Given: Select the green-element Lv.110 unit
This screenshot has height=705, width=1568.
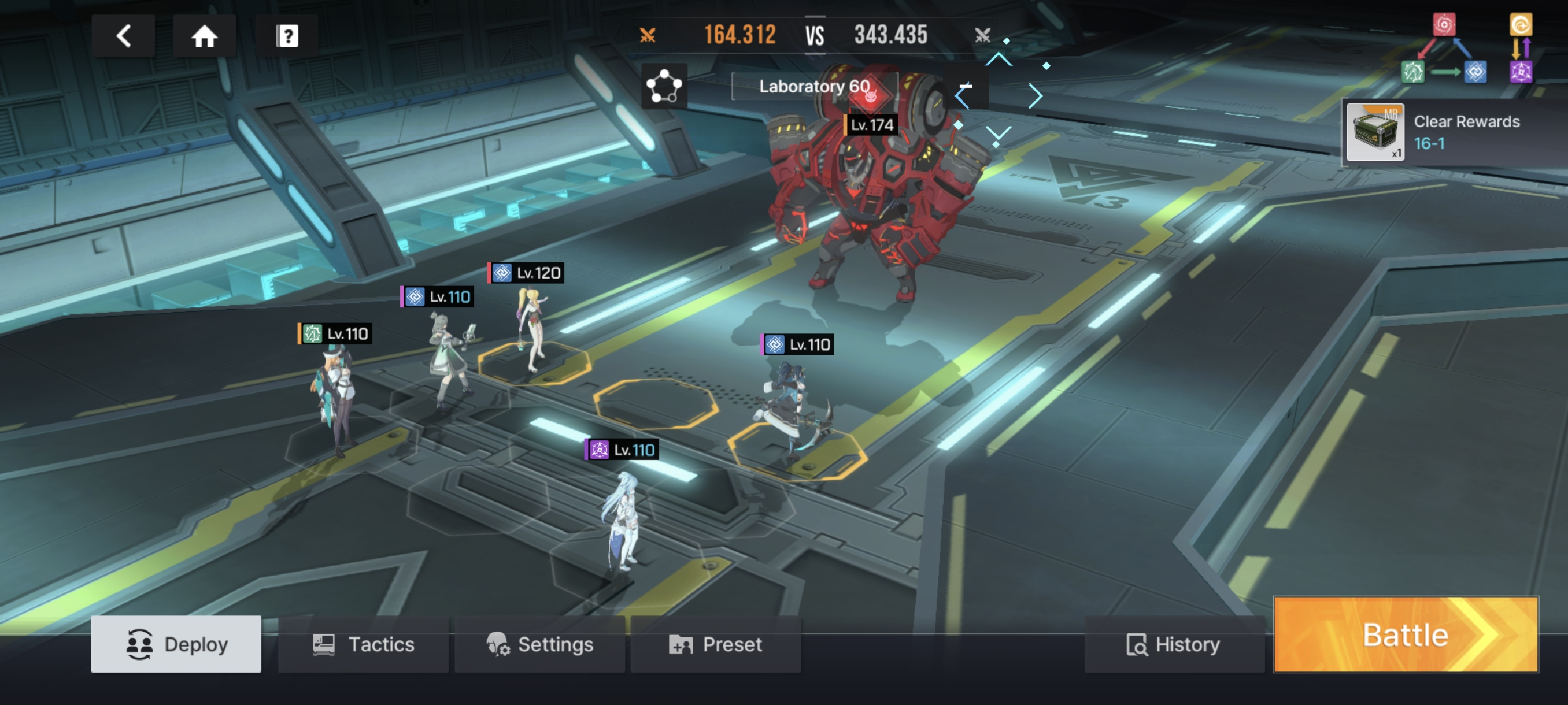Looking at the screenshot, I should click(x=335, y=395).
